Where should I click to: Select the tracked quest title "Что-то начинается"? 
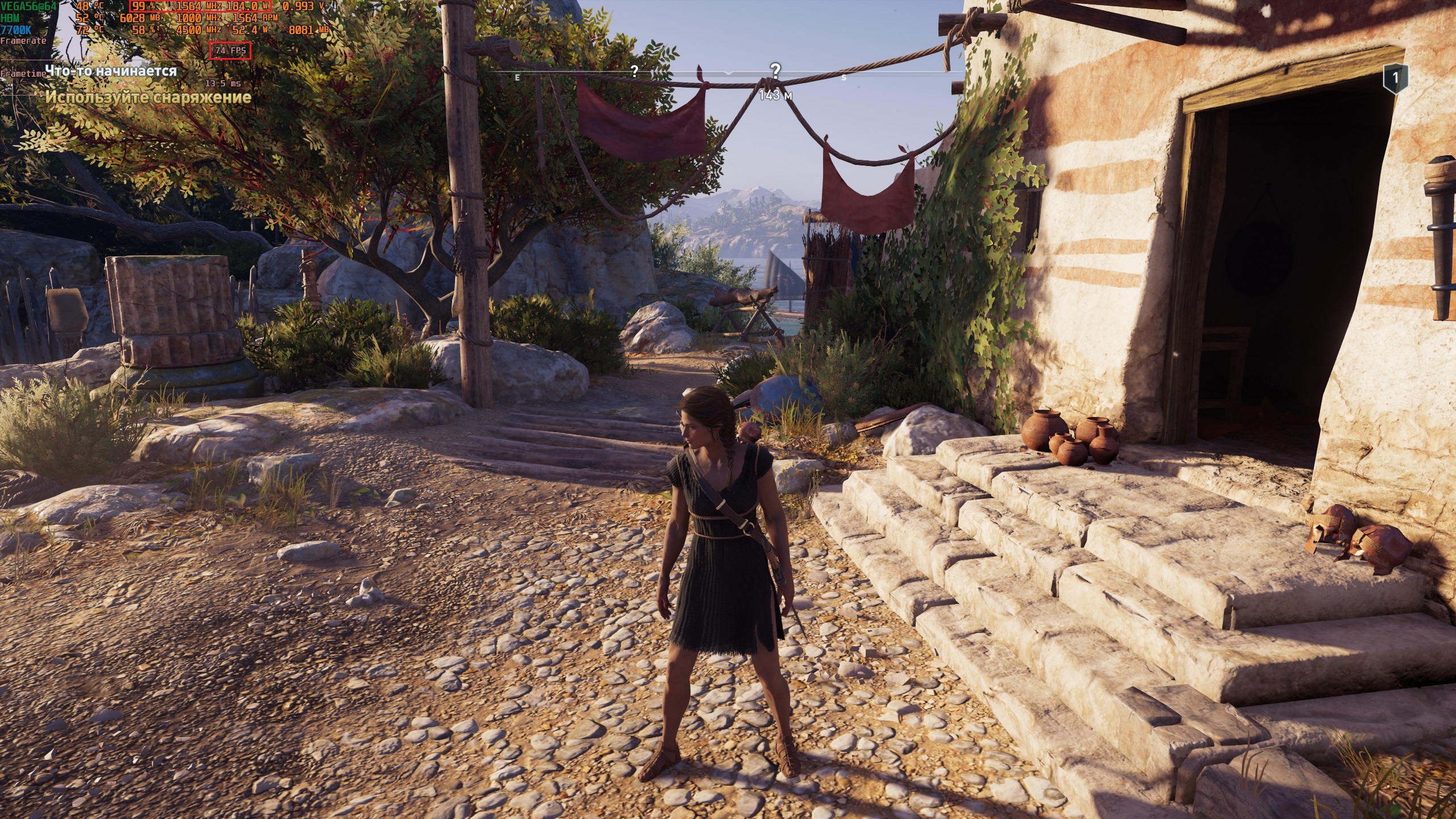tap(111, 71)
